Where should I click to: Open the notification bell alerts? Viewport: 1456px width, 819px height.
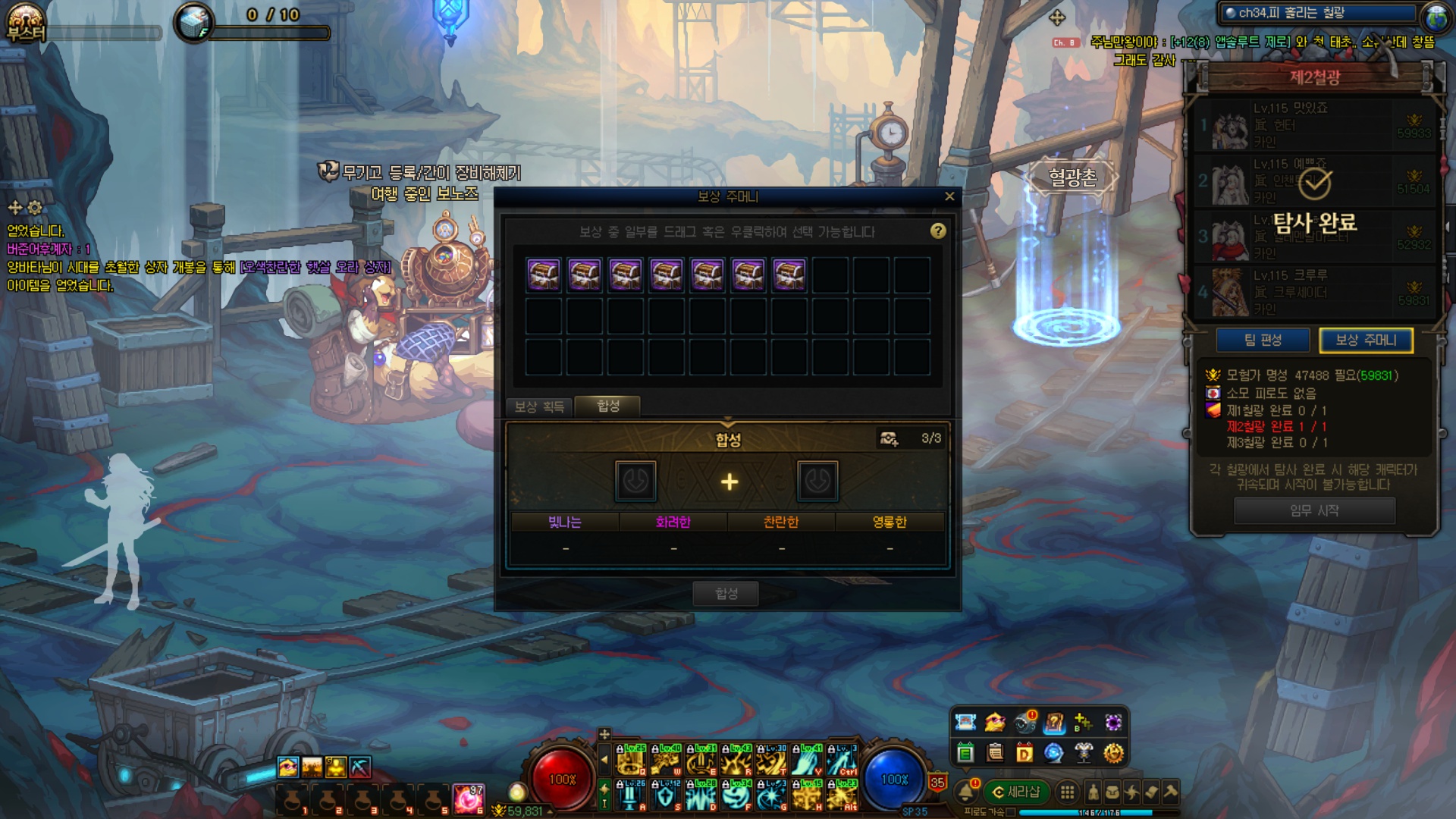point(966,792)
